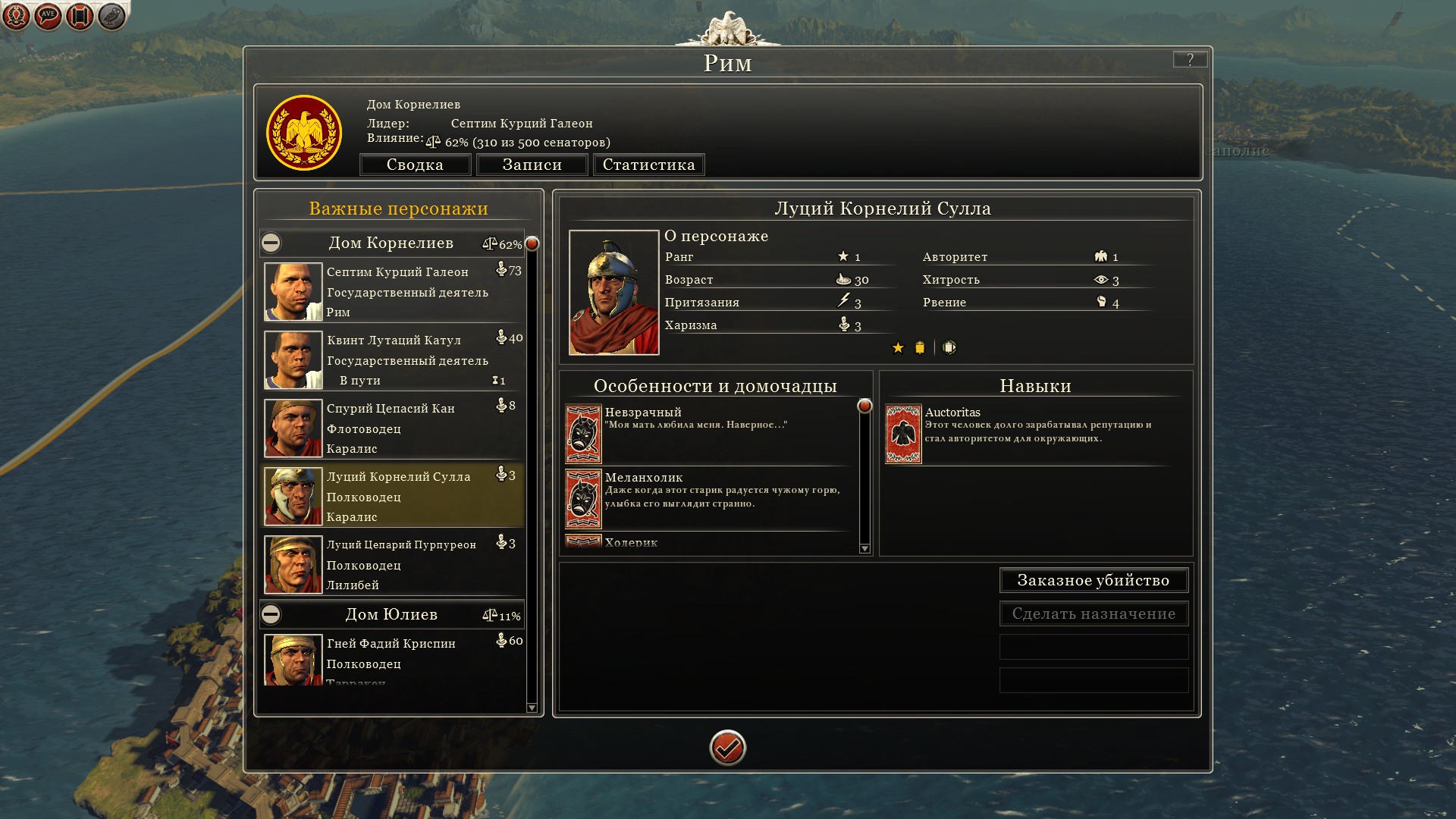Screen dimensions: 1456x819
Task: Click the character list scroll-down arrow
Action: pyautogui.click(x=532, y=708)
